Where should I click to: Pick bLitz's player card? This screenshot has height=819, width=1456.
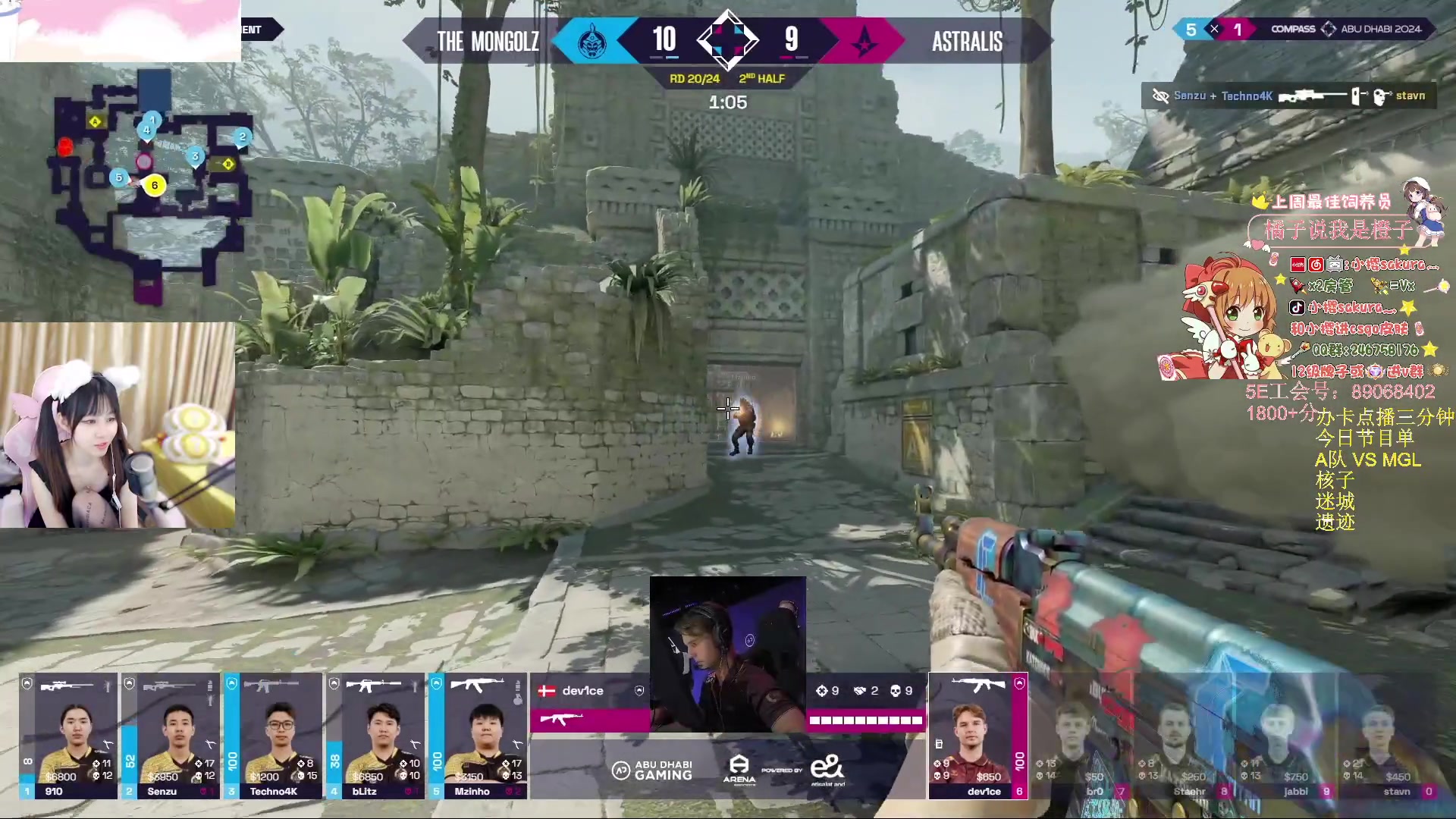[375, 736]
